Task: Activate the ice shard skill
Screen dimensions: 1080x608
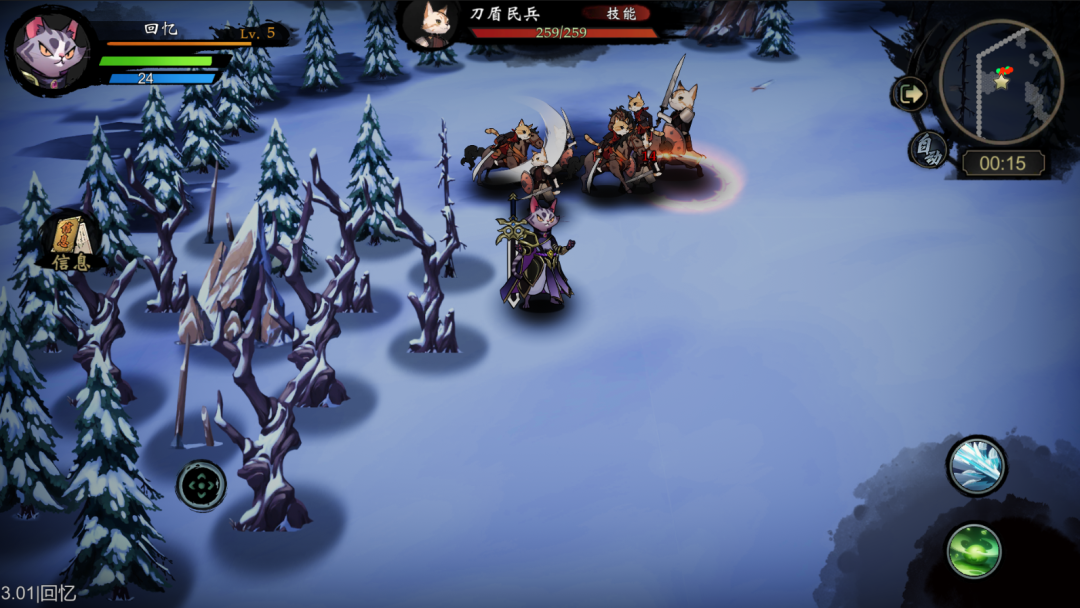Action: (x=976, y=465)
